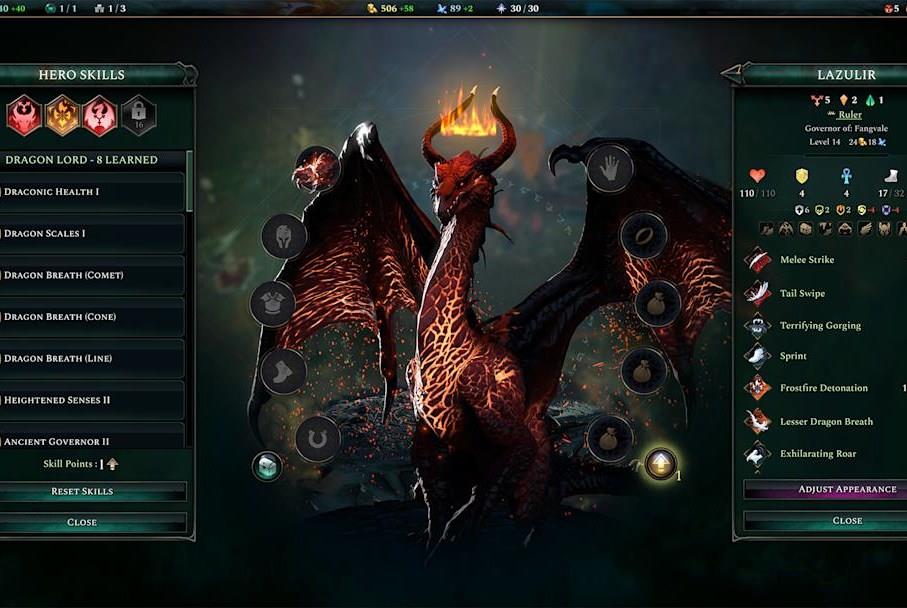Choose the Heightened Senses II skill
Screen dimensions: 907x608
pos(92,400)
